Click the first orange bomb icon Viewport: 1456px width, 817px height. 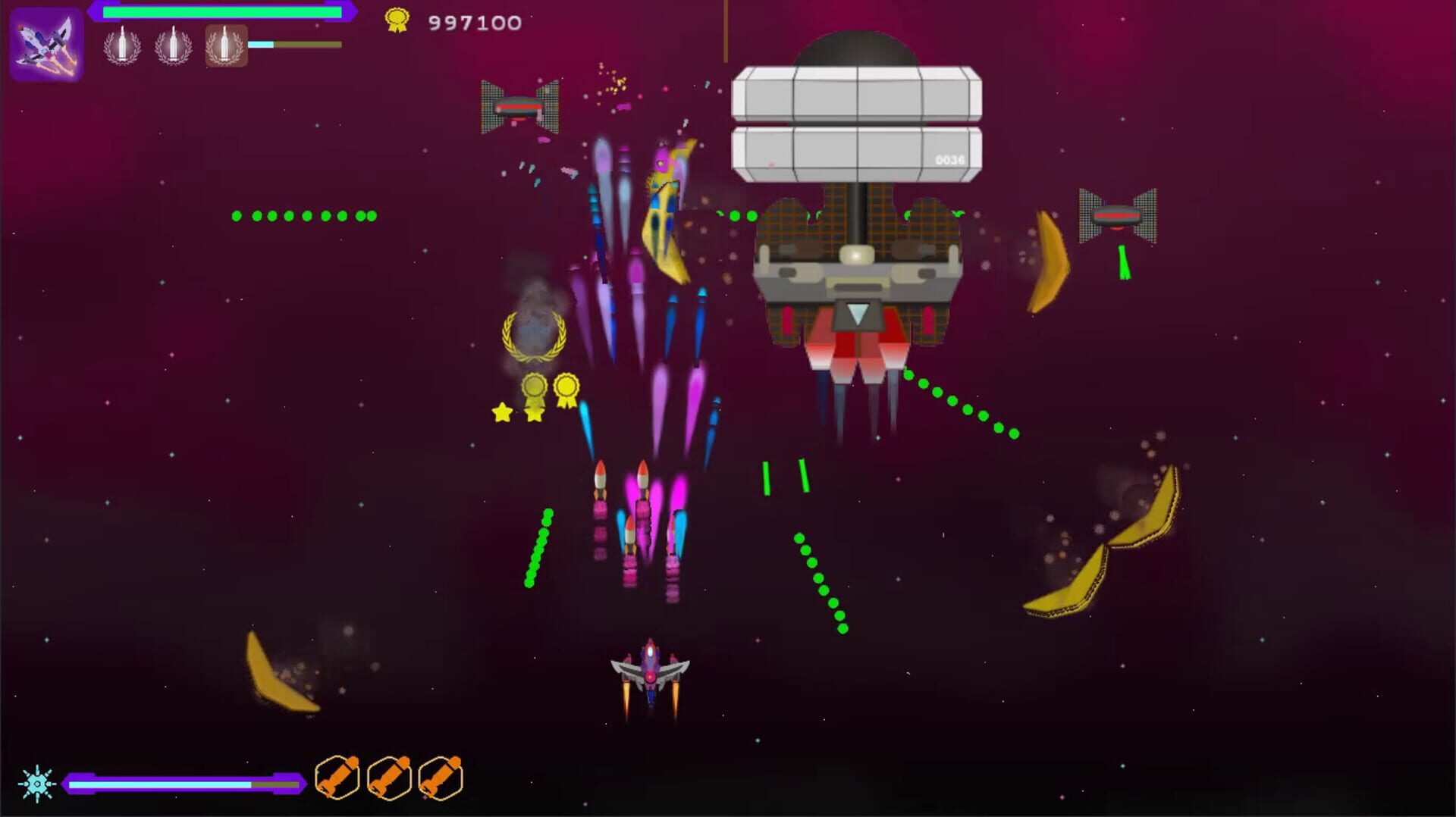(x=337, y=776)
